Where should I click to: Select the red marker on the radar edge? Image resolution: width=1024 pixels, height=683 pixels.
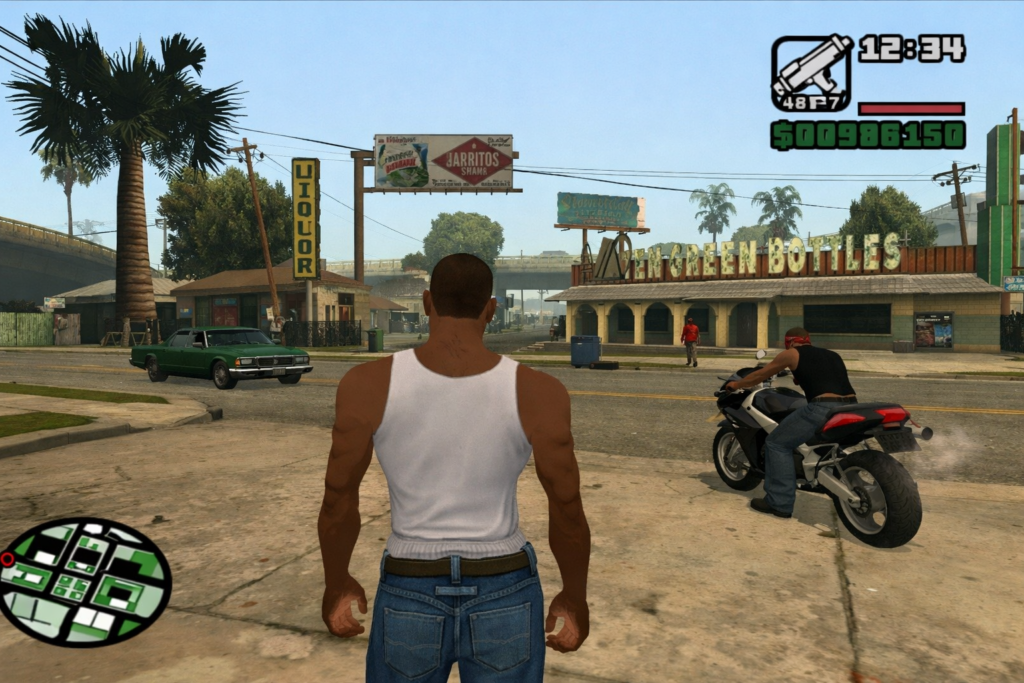point(8,559)
